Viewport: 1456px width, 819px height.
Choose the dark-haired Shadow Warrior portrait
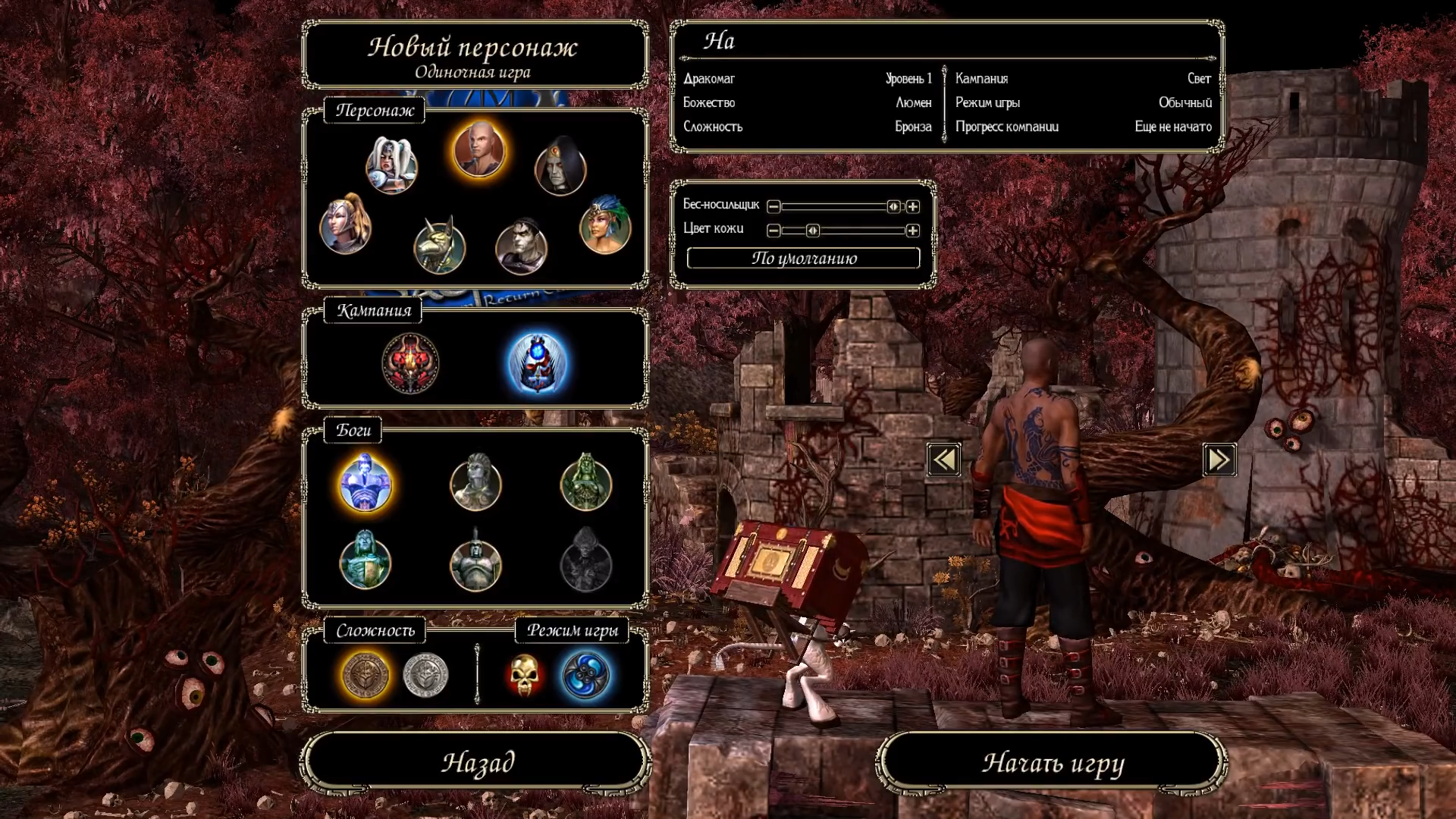coord(521,246)
